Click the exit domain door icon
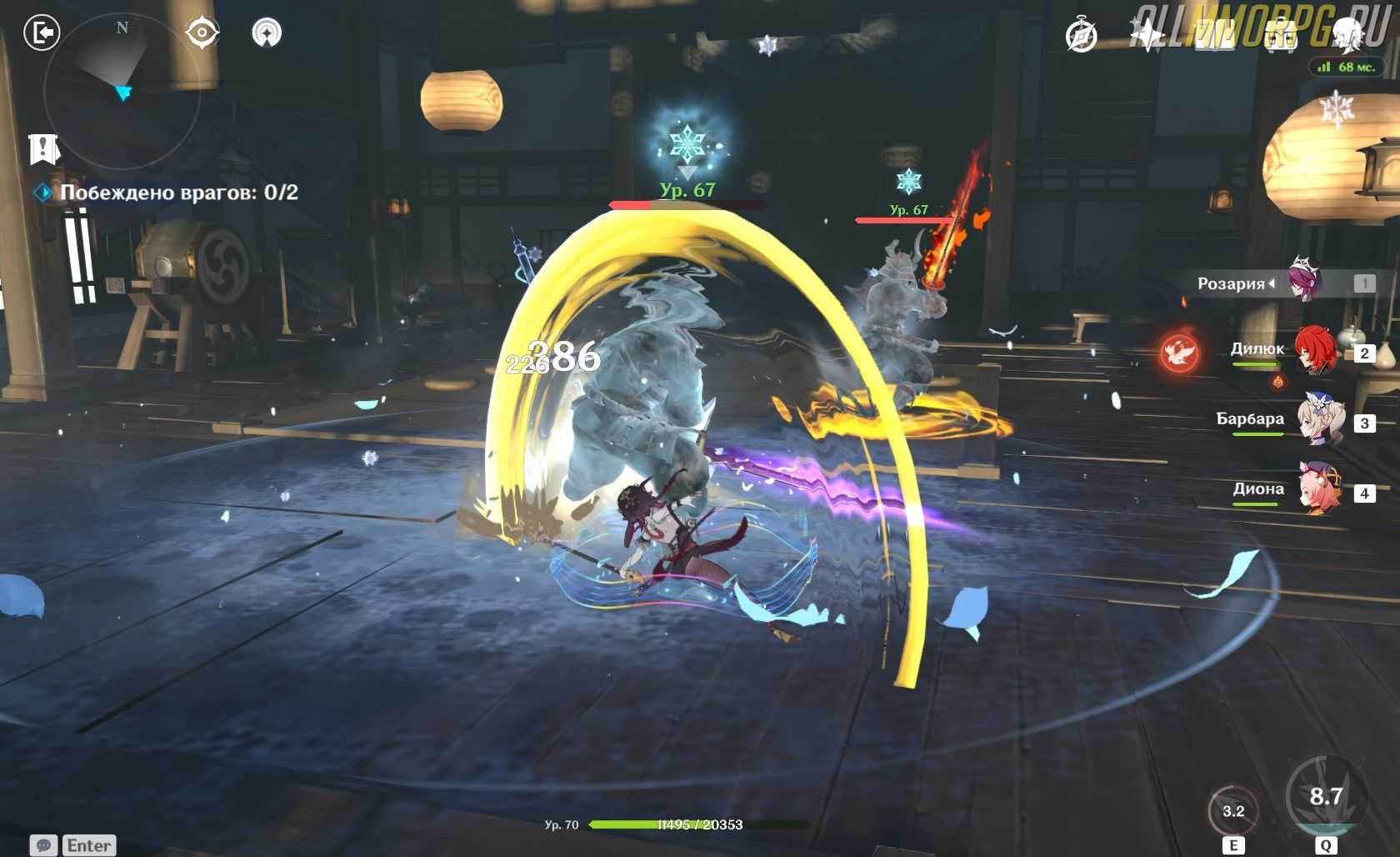 pyautogui.click(x=42, y=33)
